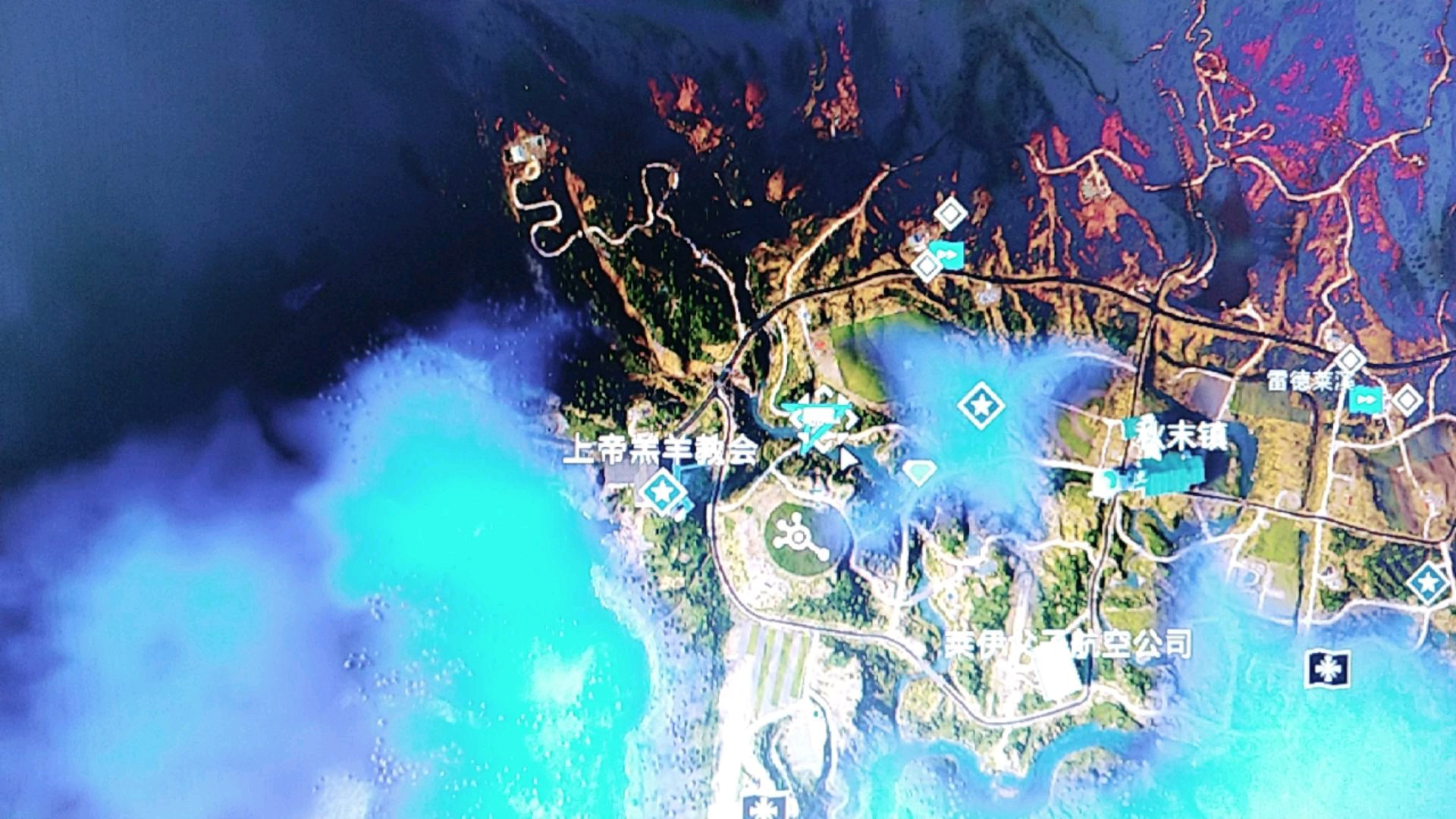Select the star diamond marker at right edge
This screenshot has height=819, width=1456.
1428,583
